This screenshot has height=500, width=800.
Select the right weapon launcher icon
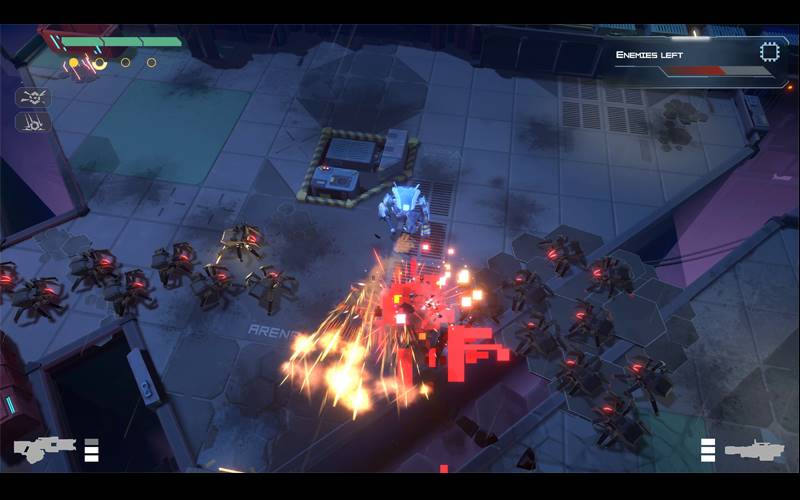(x=755, y=450)
